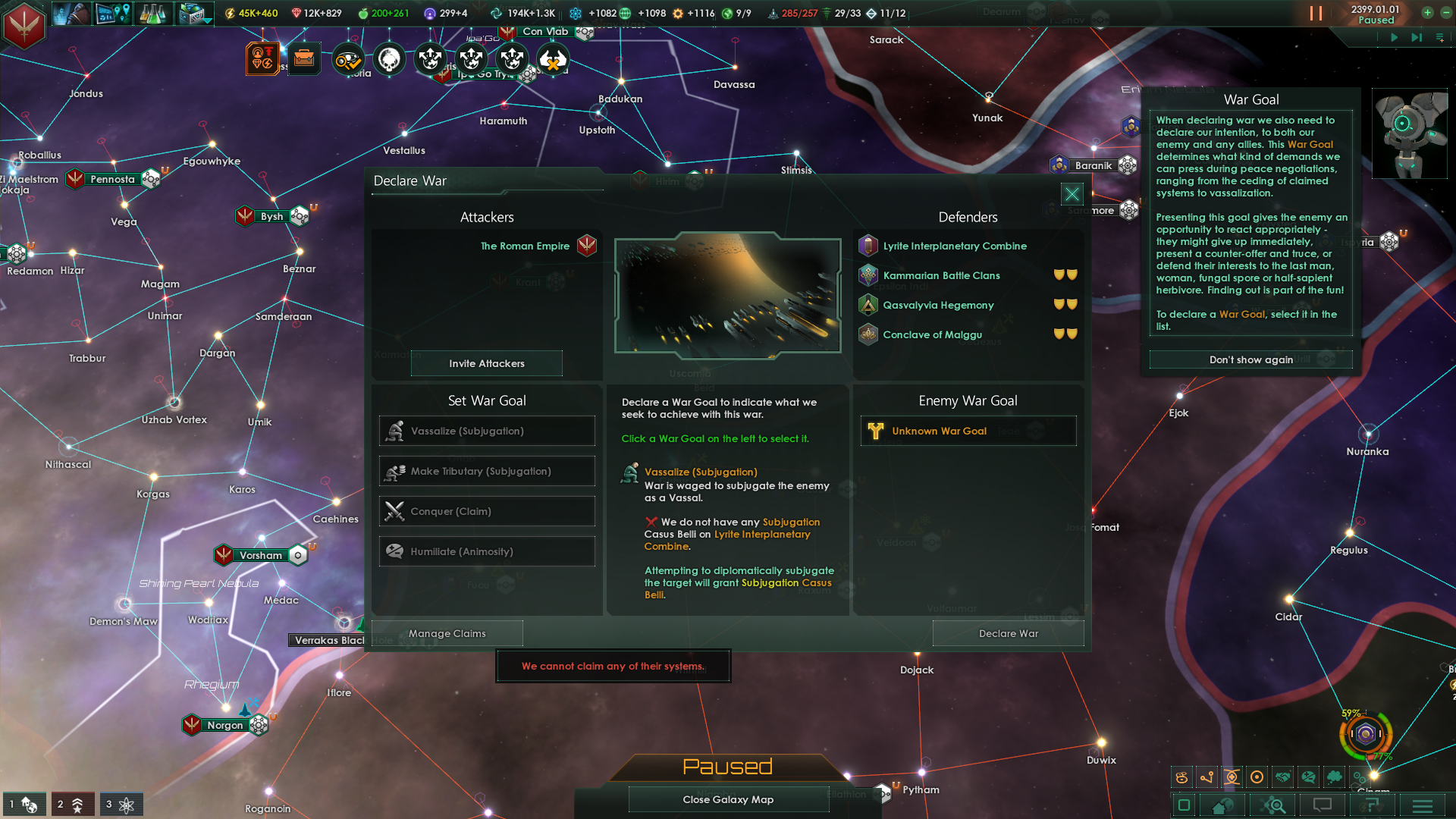Open the Outliner with the square icon

[1183, 805]
